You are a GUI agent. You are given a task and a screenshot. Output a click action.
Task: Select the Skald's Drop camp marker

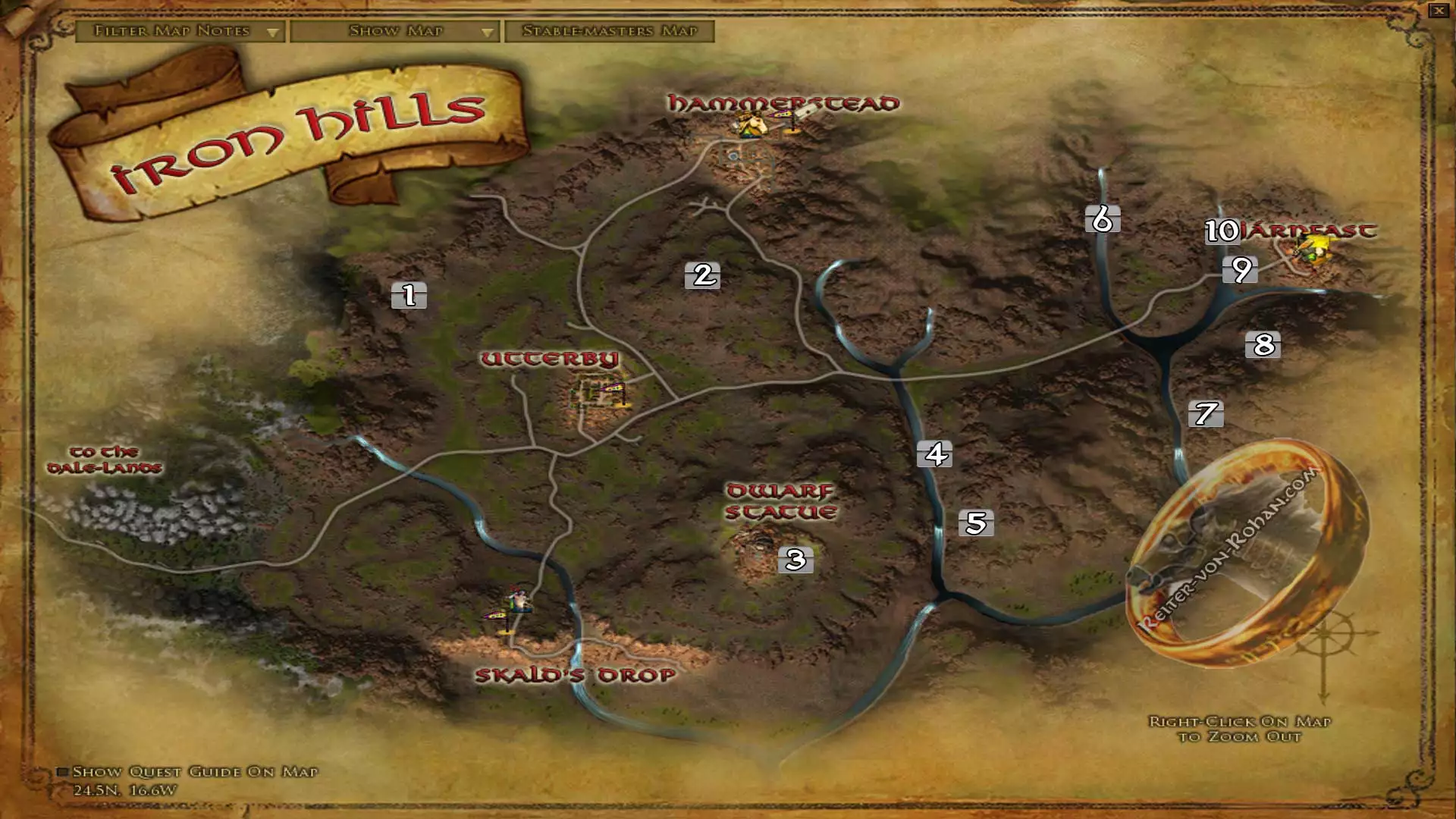click(519, 601)
